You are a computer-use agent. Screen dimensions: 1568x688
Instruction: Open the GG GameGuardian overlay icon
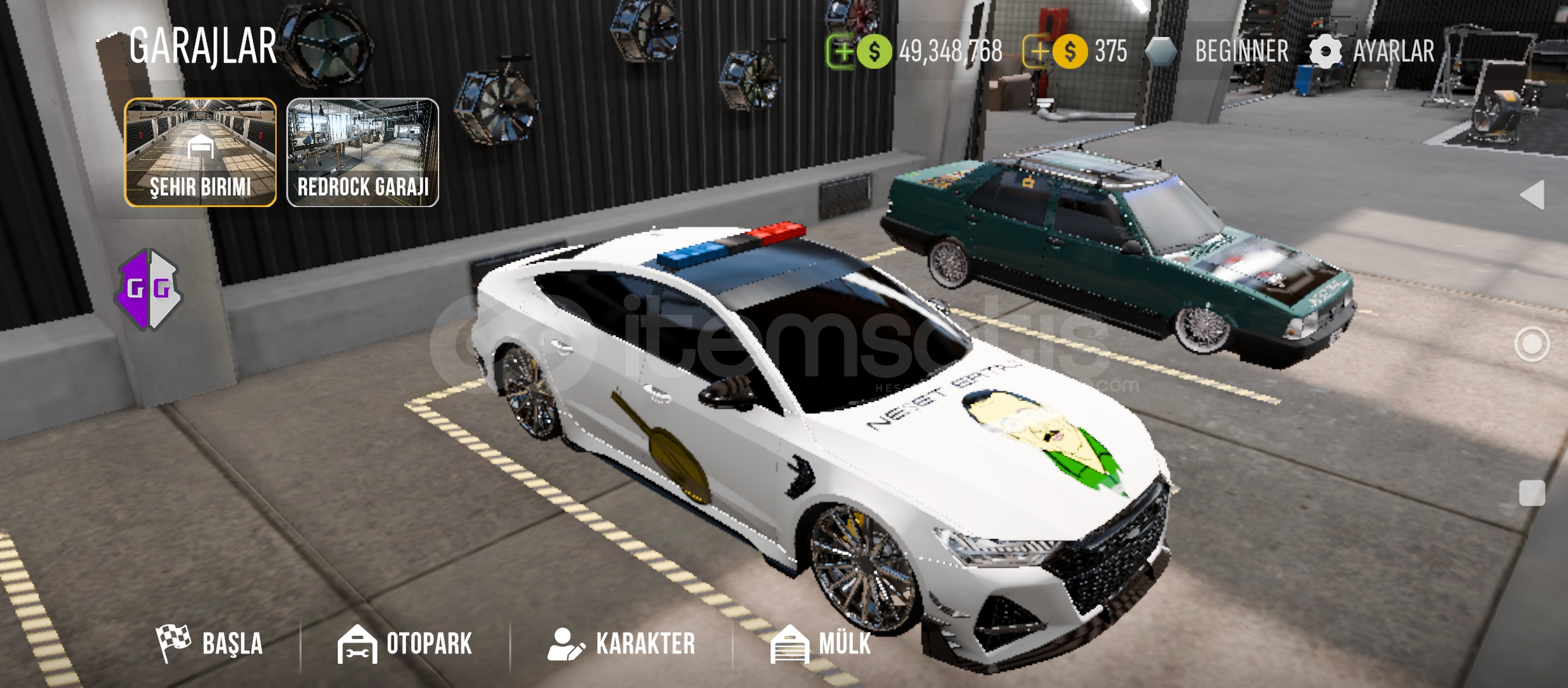pyautogui.click(x=149, y=289)
